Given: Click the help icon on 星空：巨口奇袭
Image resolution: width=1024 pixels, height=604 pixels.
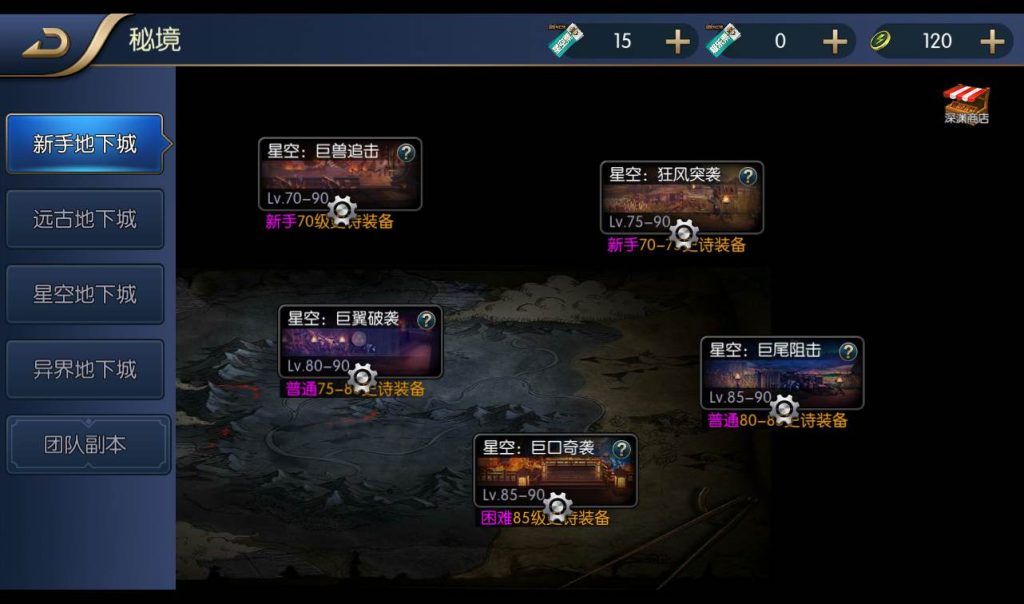Looking at the screenshot, I should [x=622, y=449].
